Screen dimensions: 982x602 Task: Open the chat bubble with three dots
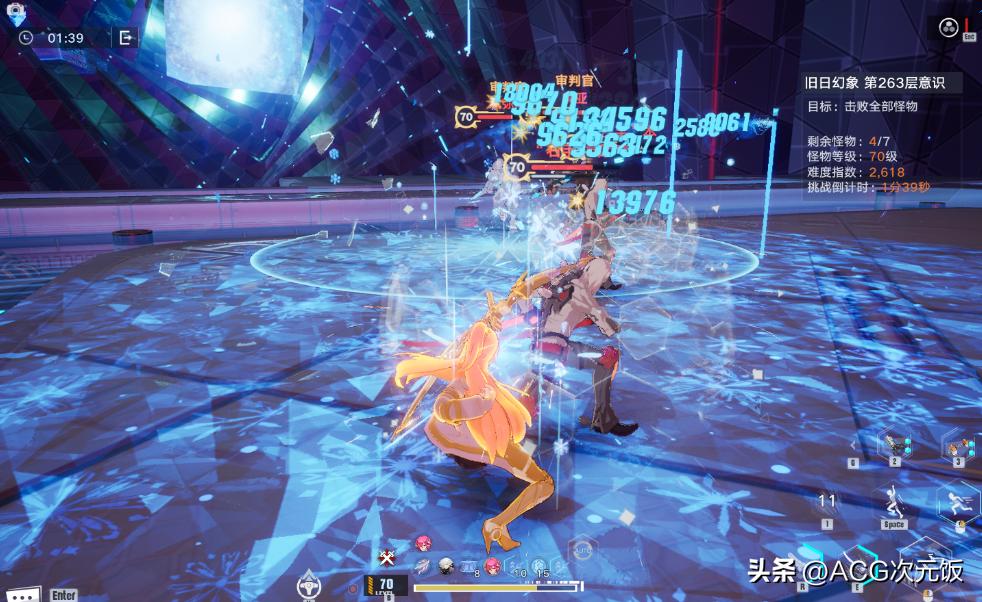(x=22, y=593)
